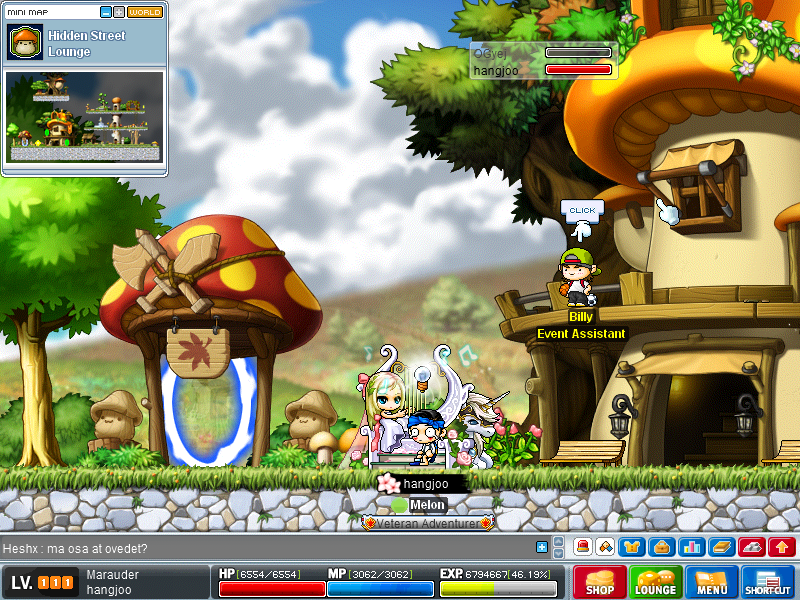This screenshot has width=800, height=600.
Task: Click the red silver-ingot icon
Action: click(x=752, y=547)
